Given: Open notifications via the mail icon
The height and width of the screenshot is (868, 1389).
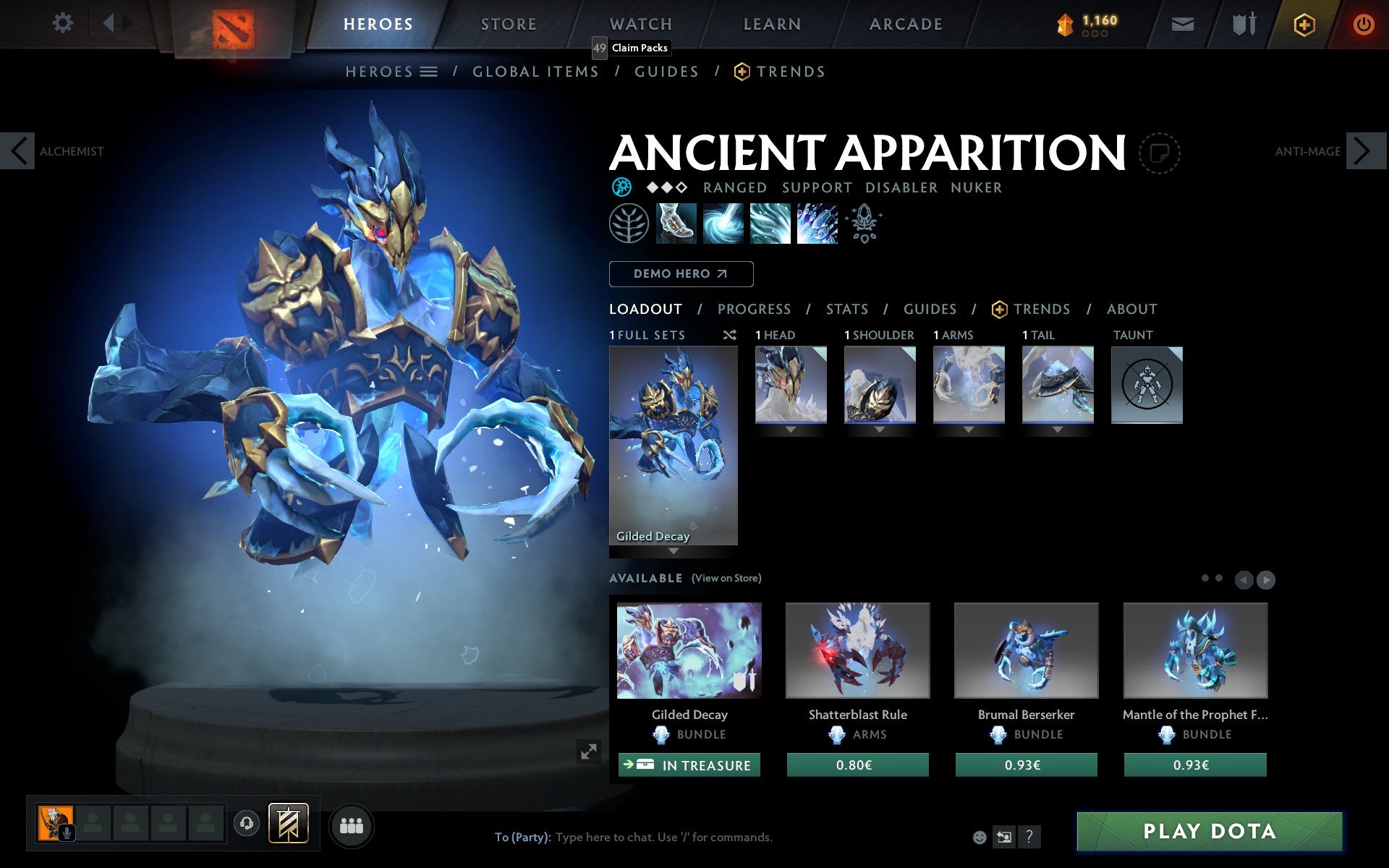Looking at the screenshot, I should pos(1182,23).
